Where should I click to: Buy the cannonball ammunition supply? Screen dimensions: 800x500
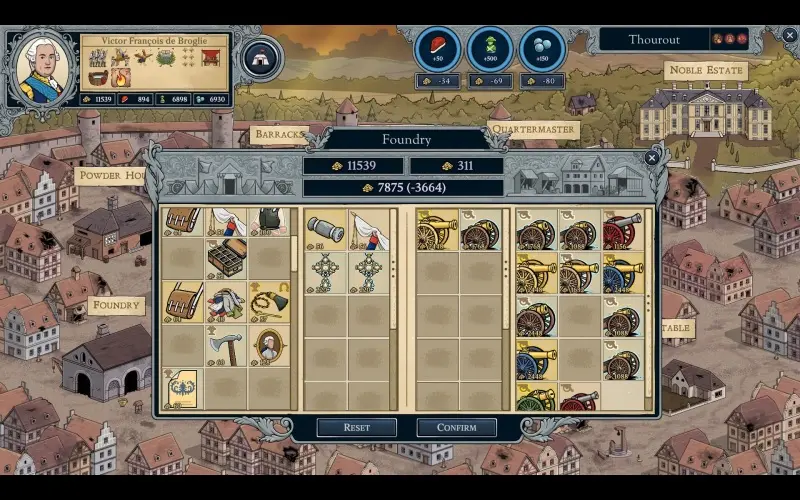click(543, 48)
